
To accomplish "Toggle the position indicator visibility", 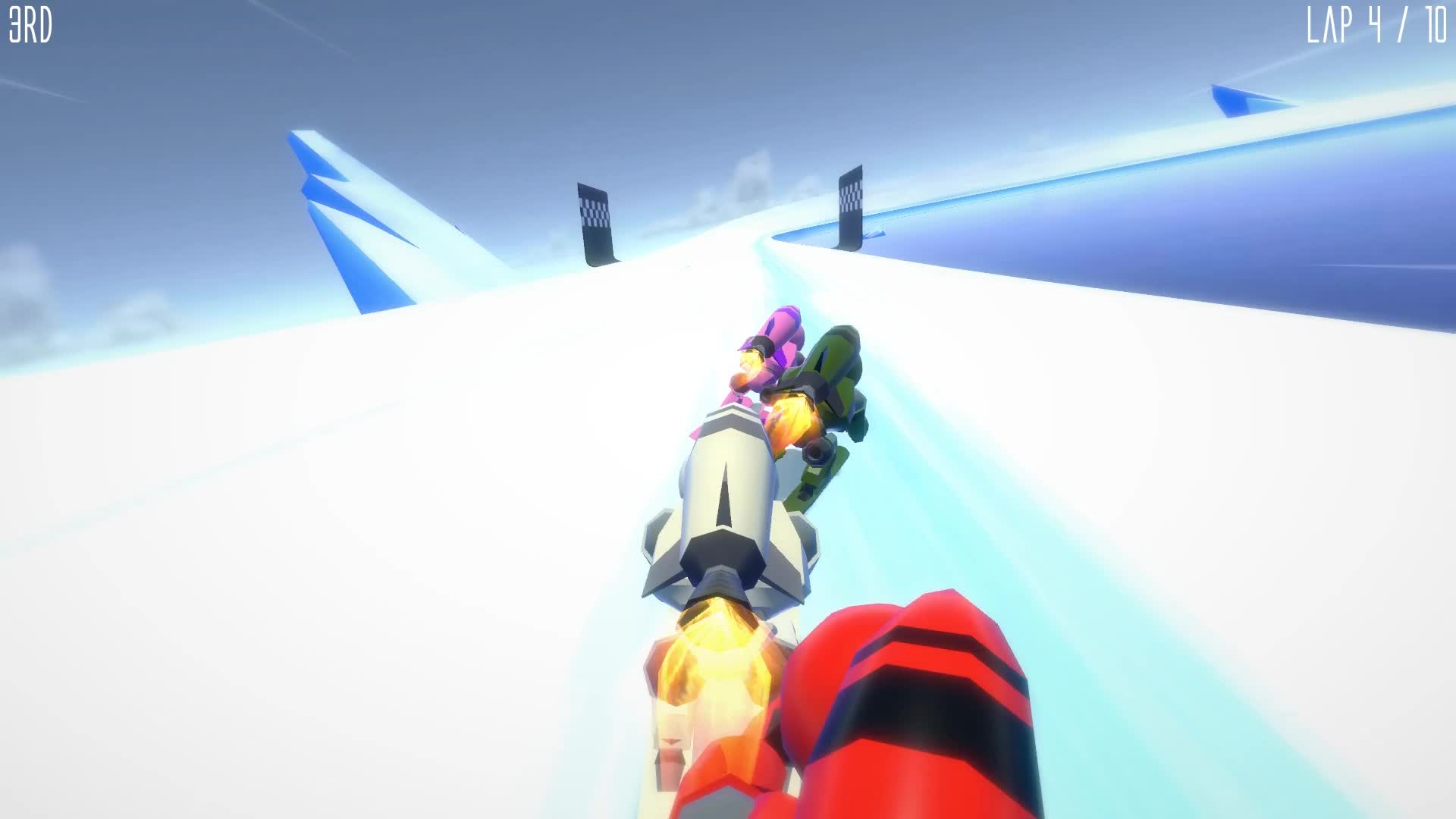I will point(32,24).
